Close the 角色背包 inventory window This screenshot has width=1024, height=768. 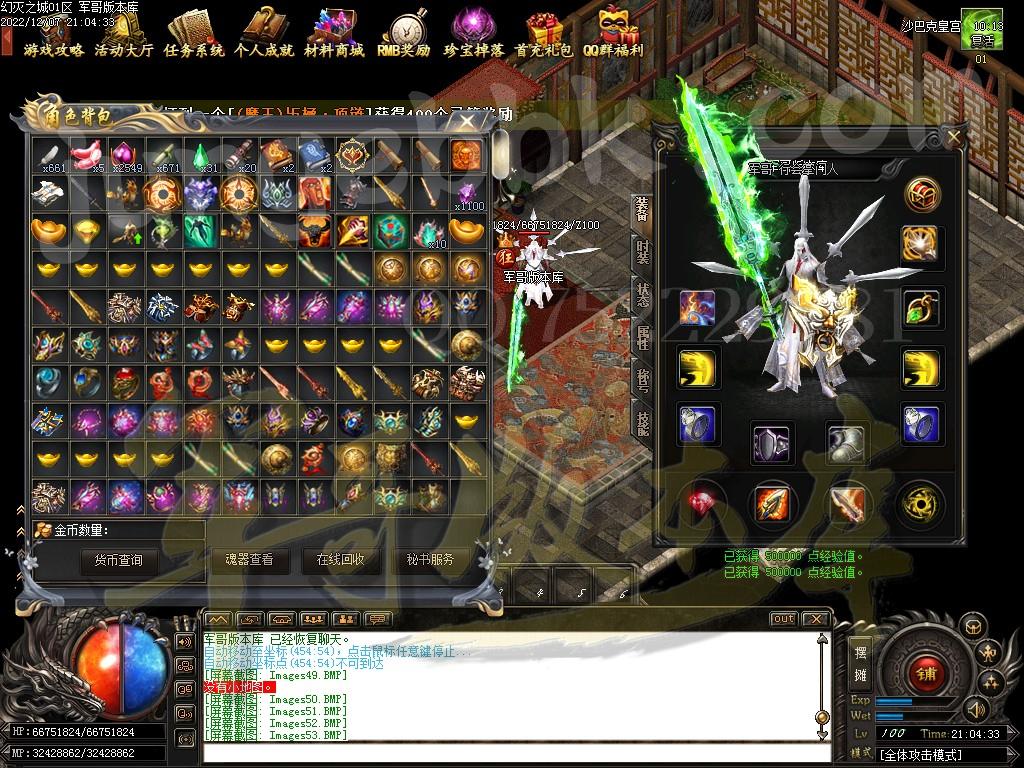pyautogui.click(x=467, y=122)
